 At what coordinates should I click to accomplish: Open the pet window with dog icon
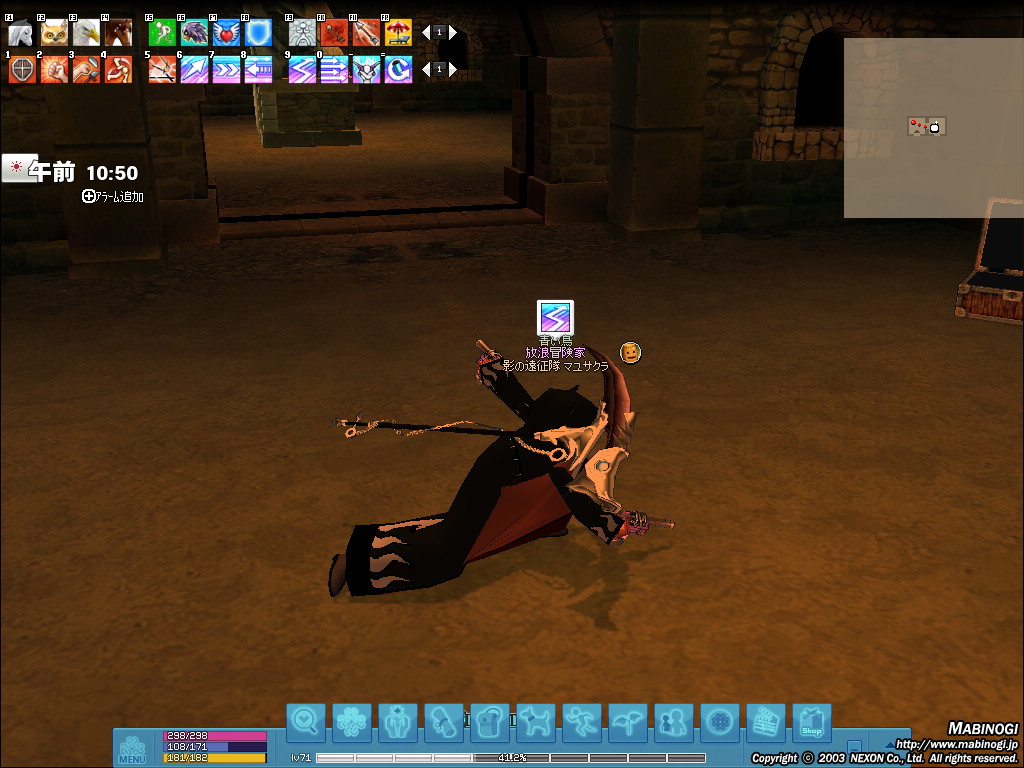pos(536,721)
